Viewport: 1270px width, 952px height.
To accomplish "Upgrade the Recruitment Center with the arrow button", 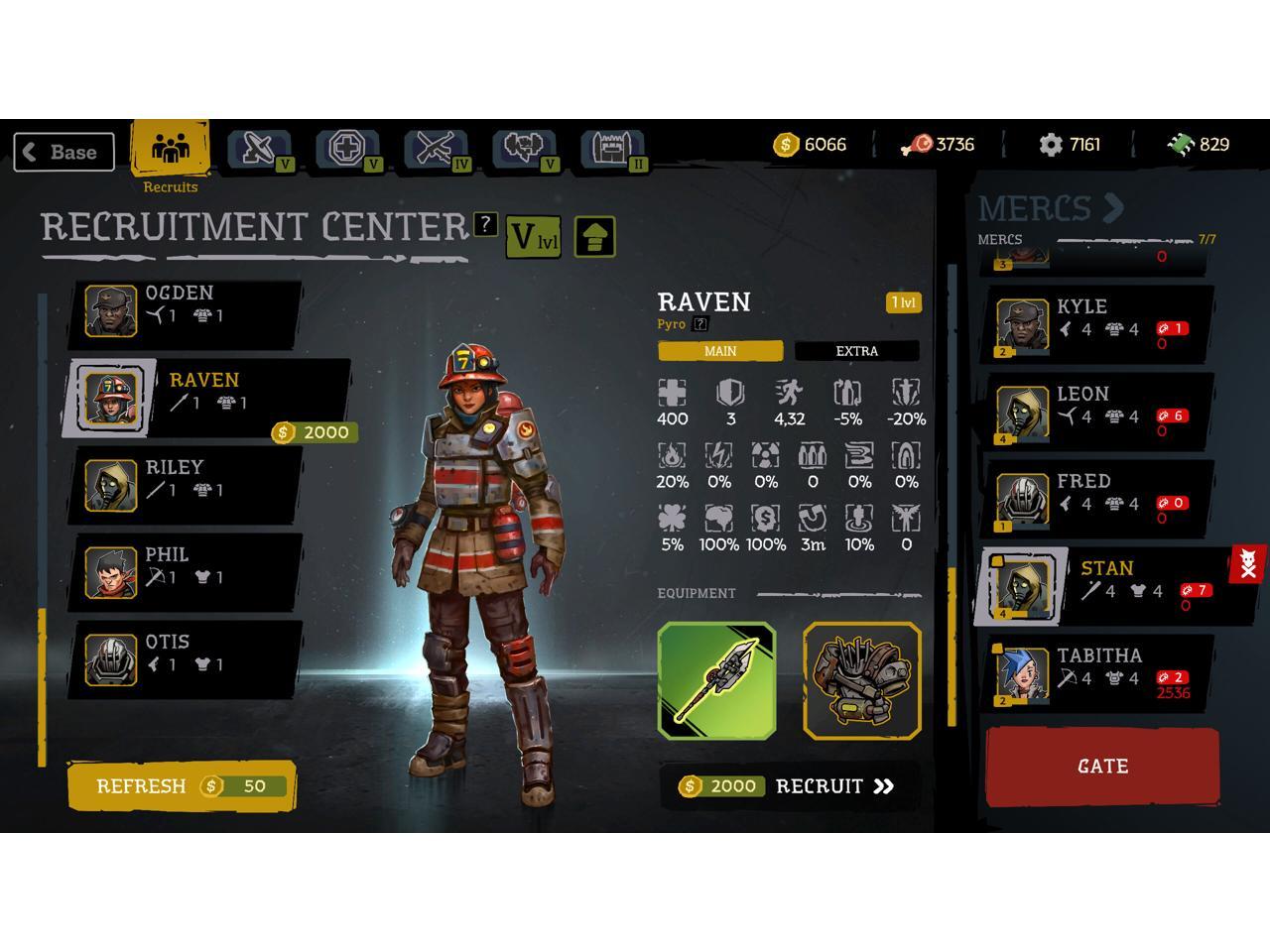I will coord(594,237).
